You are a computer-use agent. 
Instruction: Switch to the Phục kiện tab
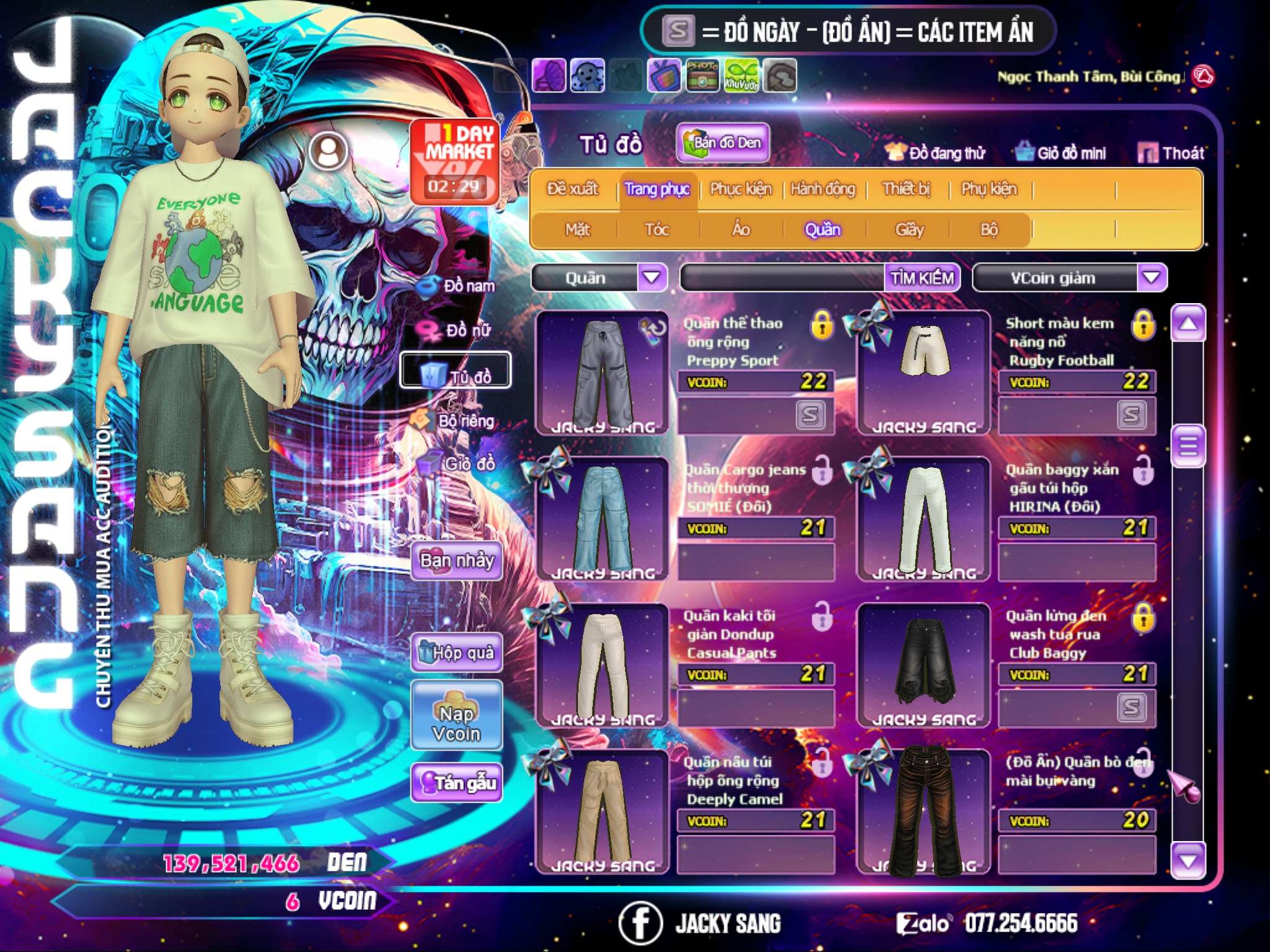click(x=740, y=189)
